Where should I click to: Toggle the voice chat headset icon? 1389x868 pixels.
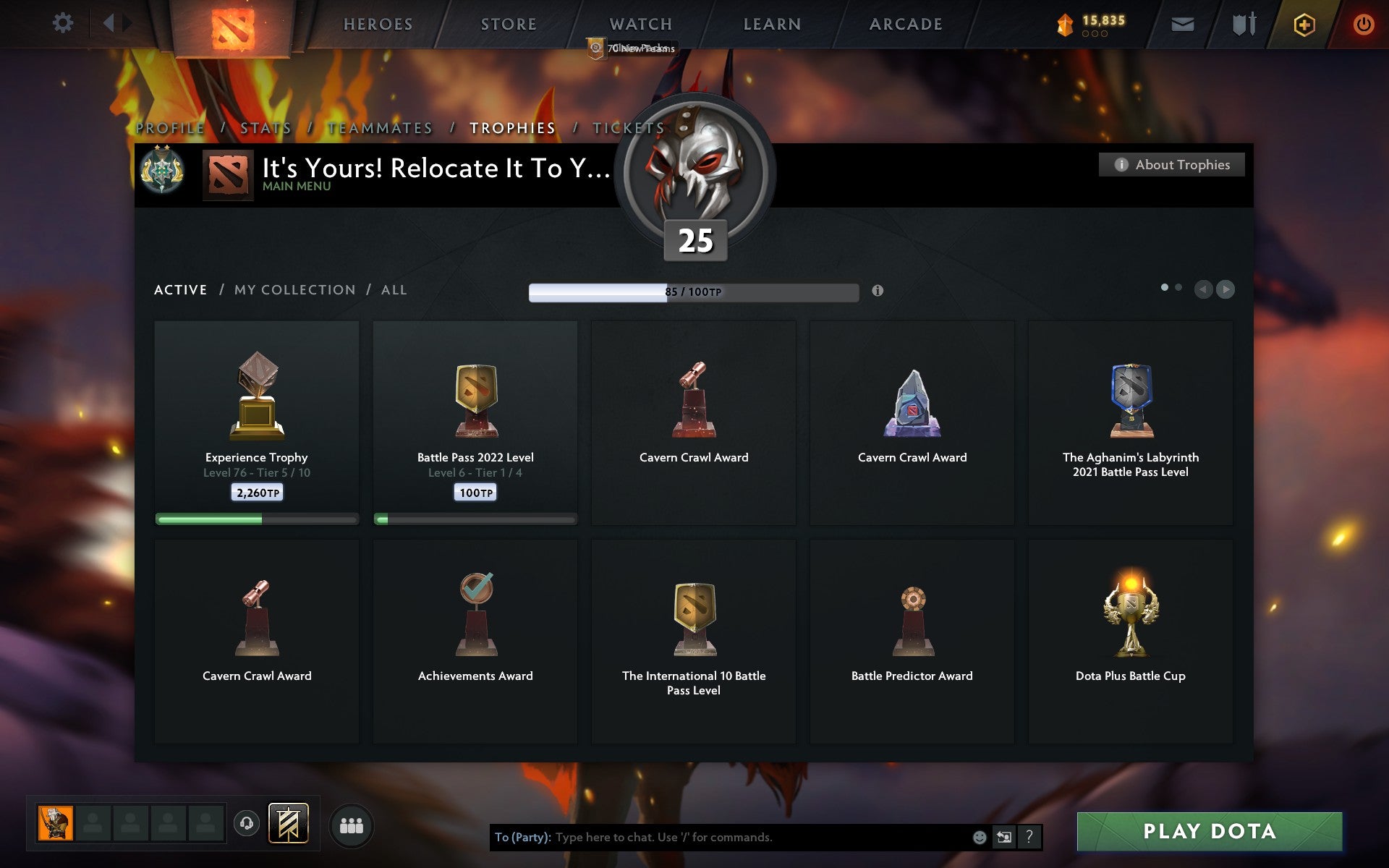click(247, 823)
